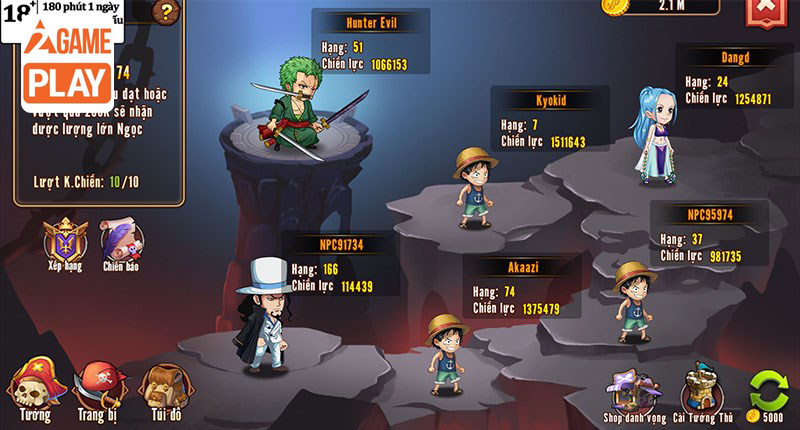Refresh opponents with the green arrows button
This screenshot has width=800, height=430.
point(768,390)
